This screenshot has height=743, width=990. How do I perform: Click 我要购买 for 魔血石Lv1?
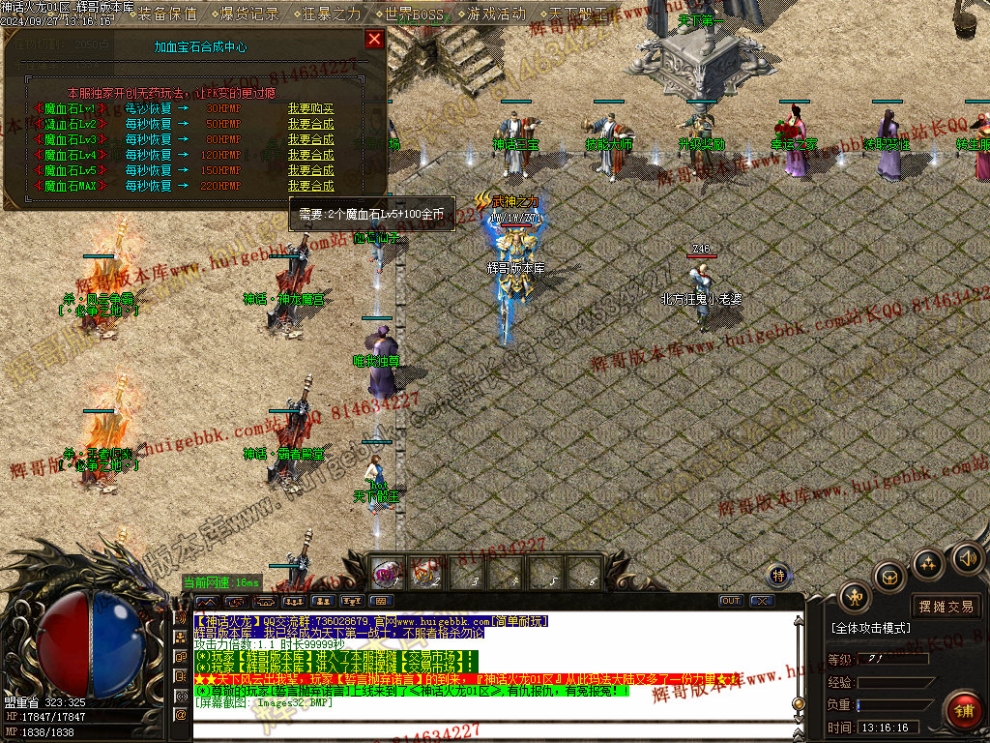point(311,108)
